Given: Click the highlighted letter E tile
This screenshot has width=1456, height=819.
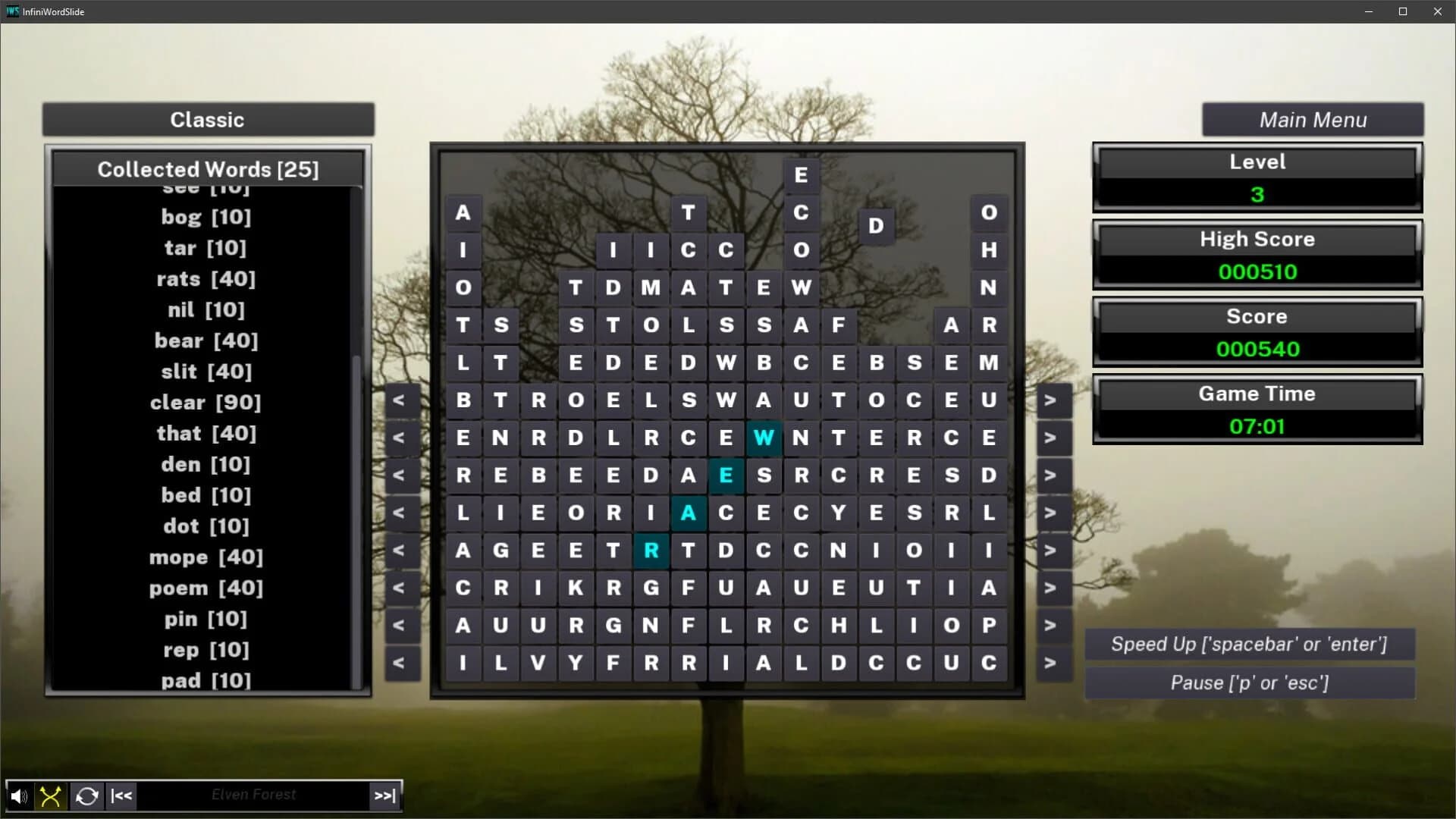Looking at the screenshot, I should (x=726, y=475).
